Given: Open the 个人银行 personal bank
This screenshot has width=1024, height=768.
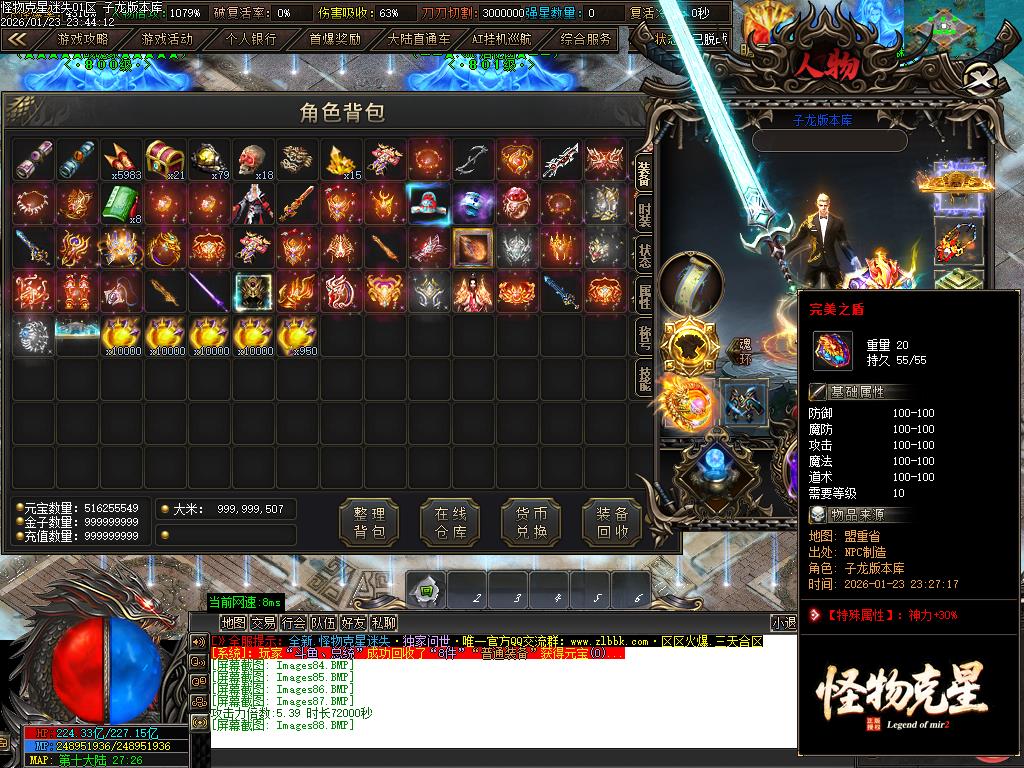Looking at the screenshot, I should (x=251, y=39).
